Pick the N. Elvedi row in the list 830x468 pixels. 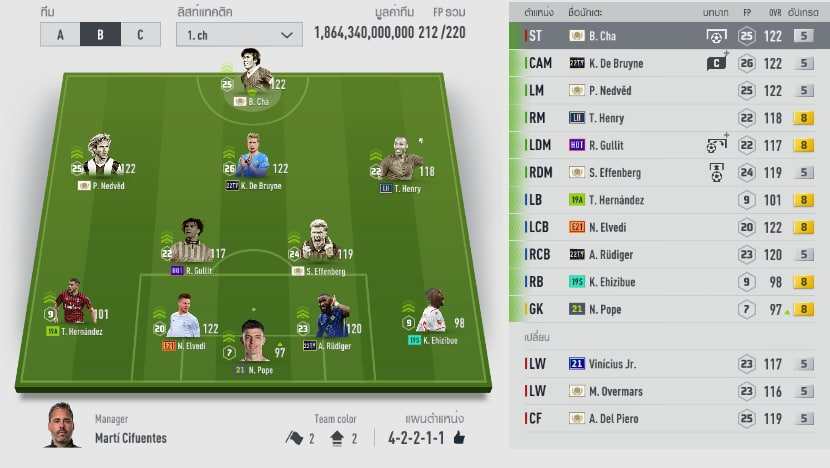tap(668, 227)
